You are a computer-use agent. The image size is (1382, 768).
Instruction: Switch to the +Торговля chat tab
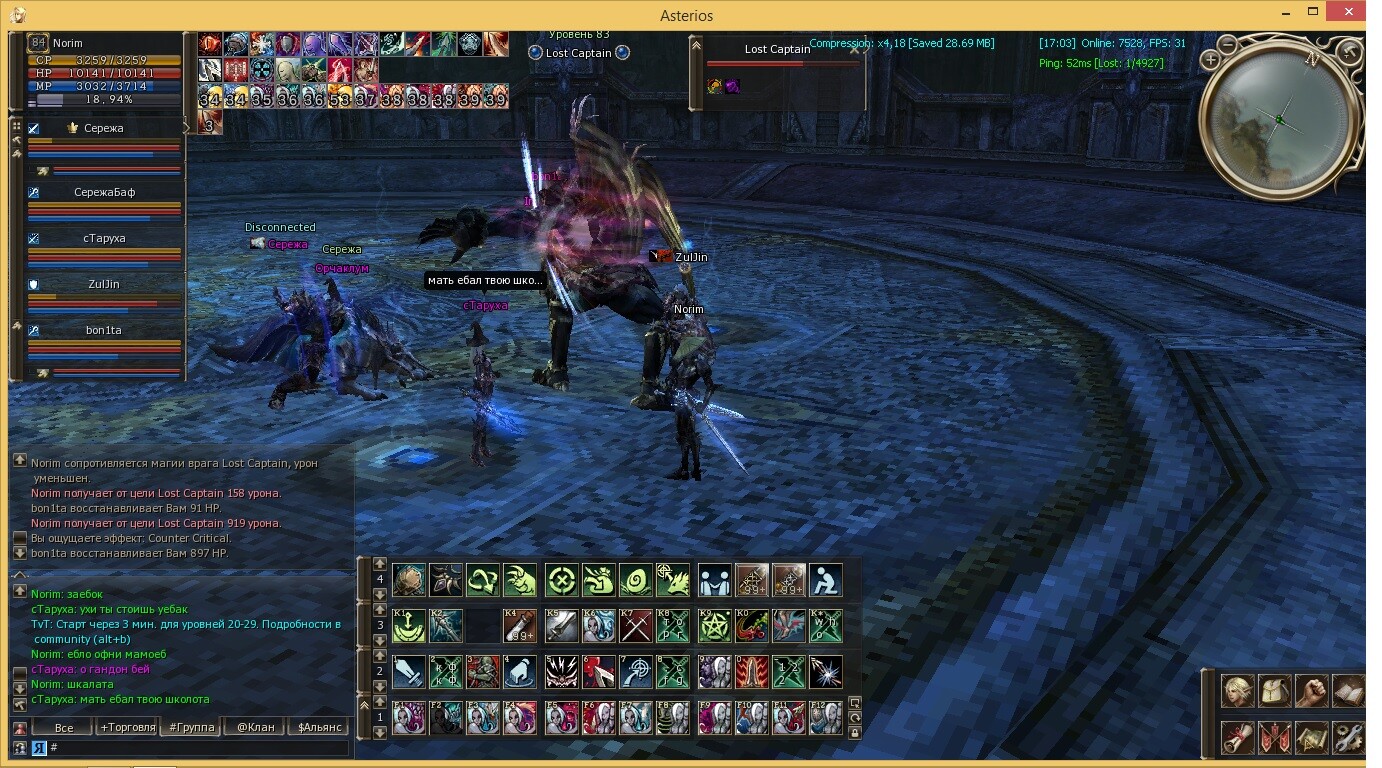127,727
